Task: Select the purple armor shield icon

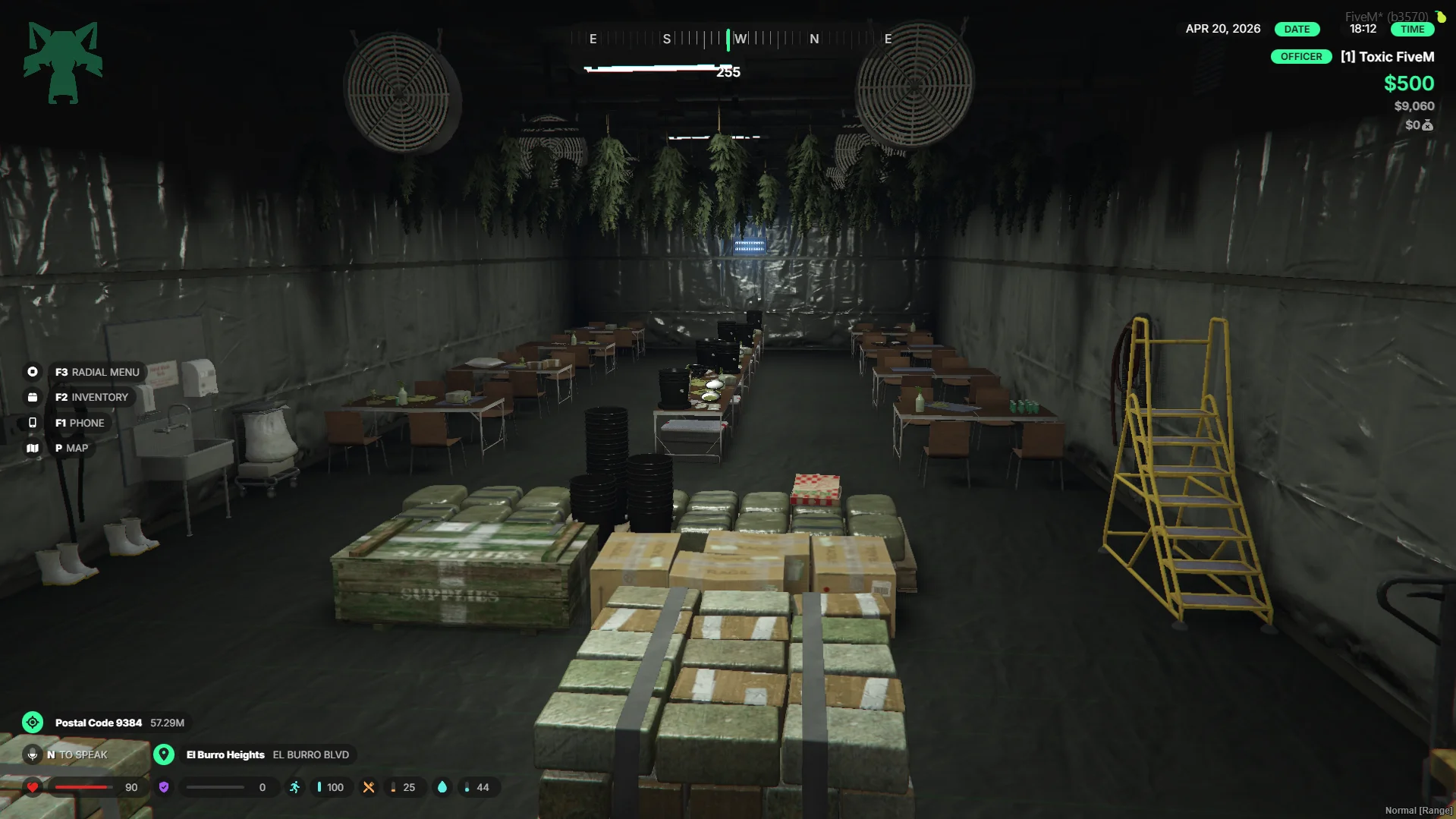Action: click(x=164, y=787)
